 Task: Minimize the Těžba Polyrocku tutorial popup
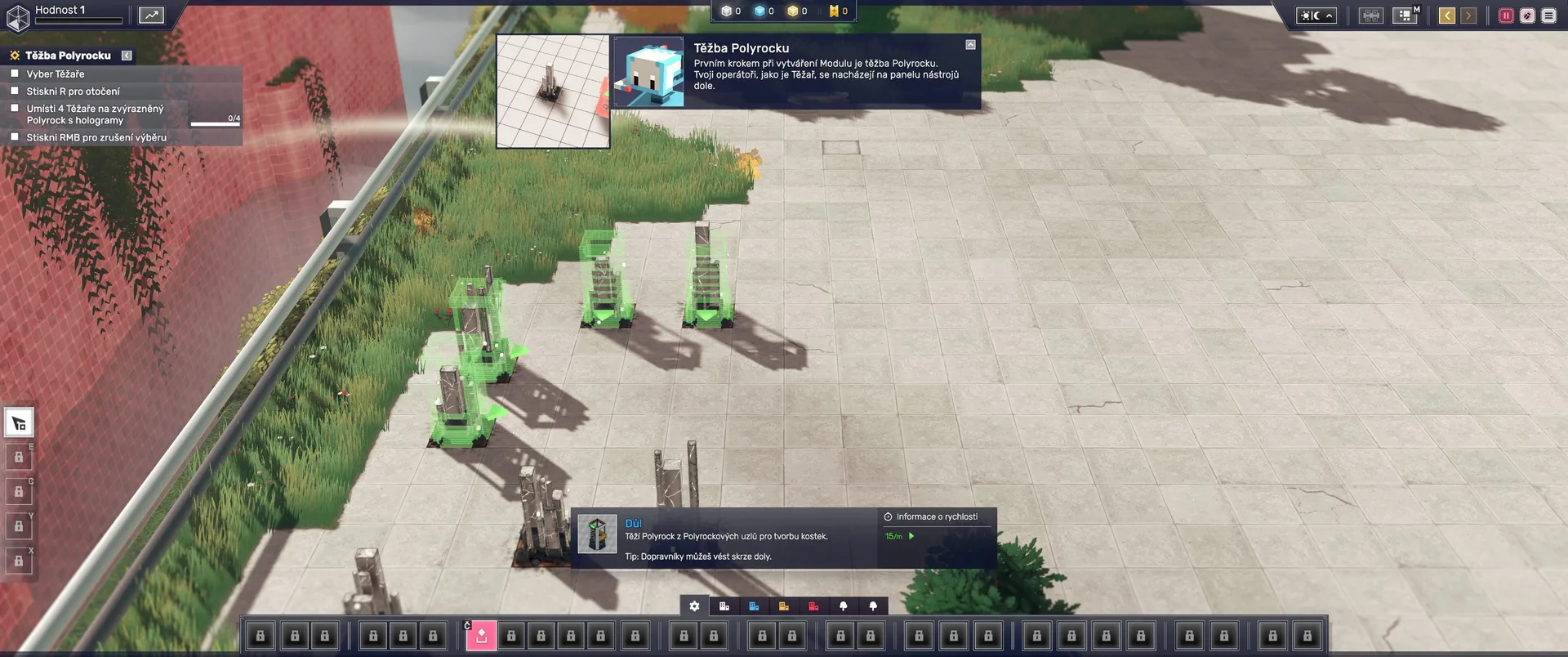pyautogui.click(x=970, y=45)
